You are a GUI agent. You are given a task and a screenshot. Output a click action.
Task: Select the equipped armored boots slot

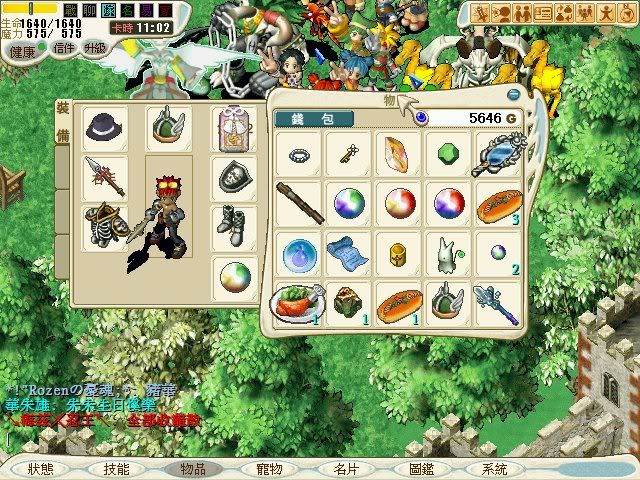point(231,224)
